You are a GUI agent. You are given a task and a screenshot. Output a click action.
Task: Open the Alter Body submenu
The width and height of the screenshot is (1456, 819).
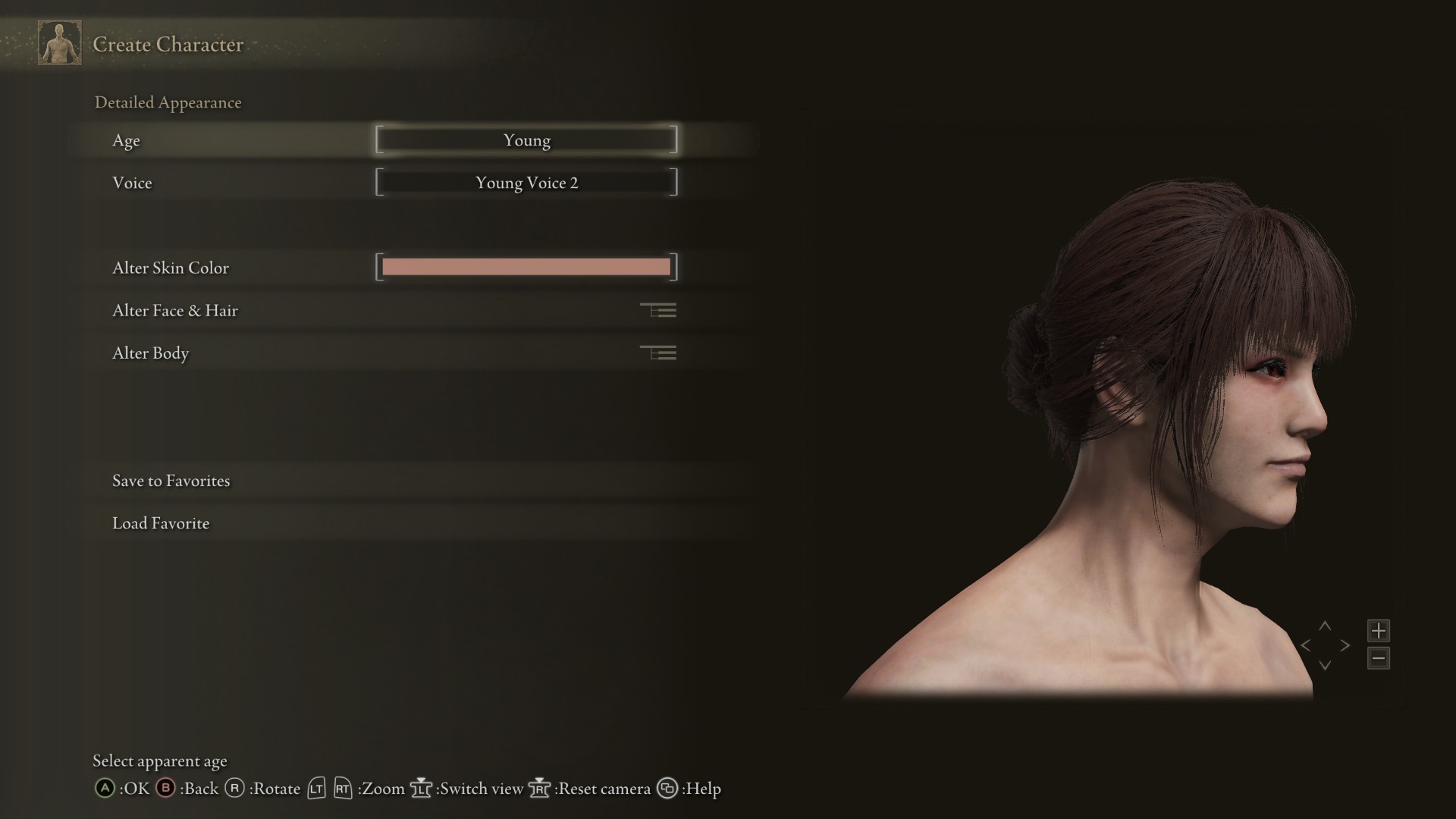394,353
